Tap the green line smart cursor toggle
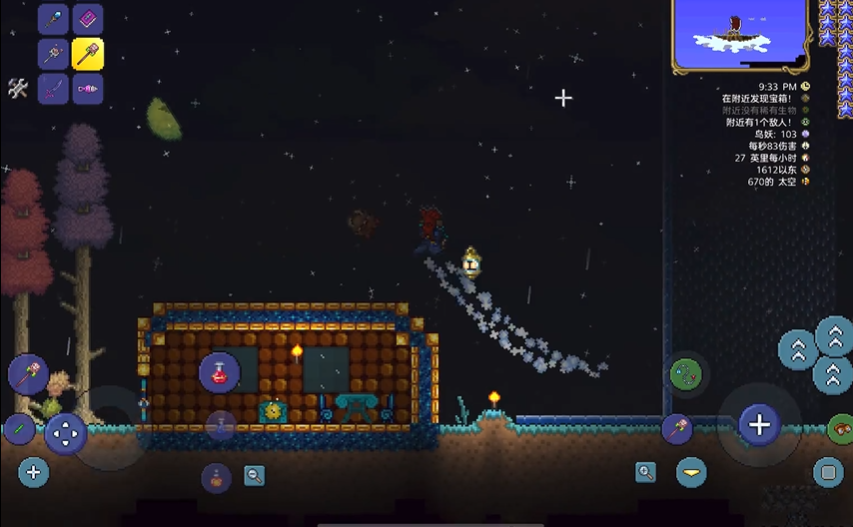This screenshot has height=527, width=853. point(19,429)
